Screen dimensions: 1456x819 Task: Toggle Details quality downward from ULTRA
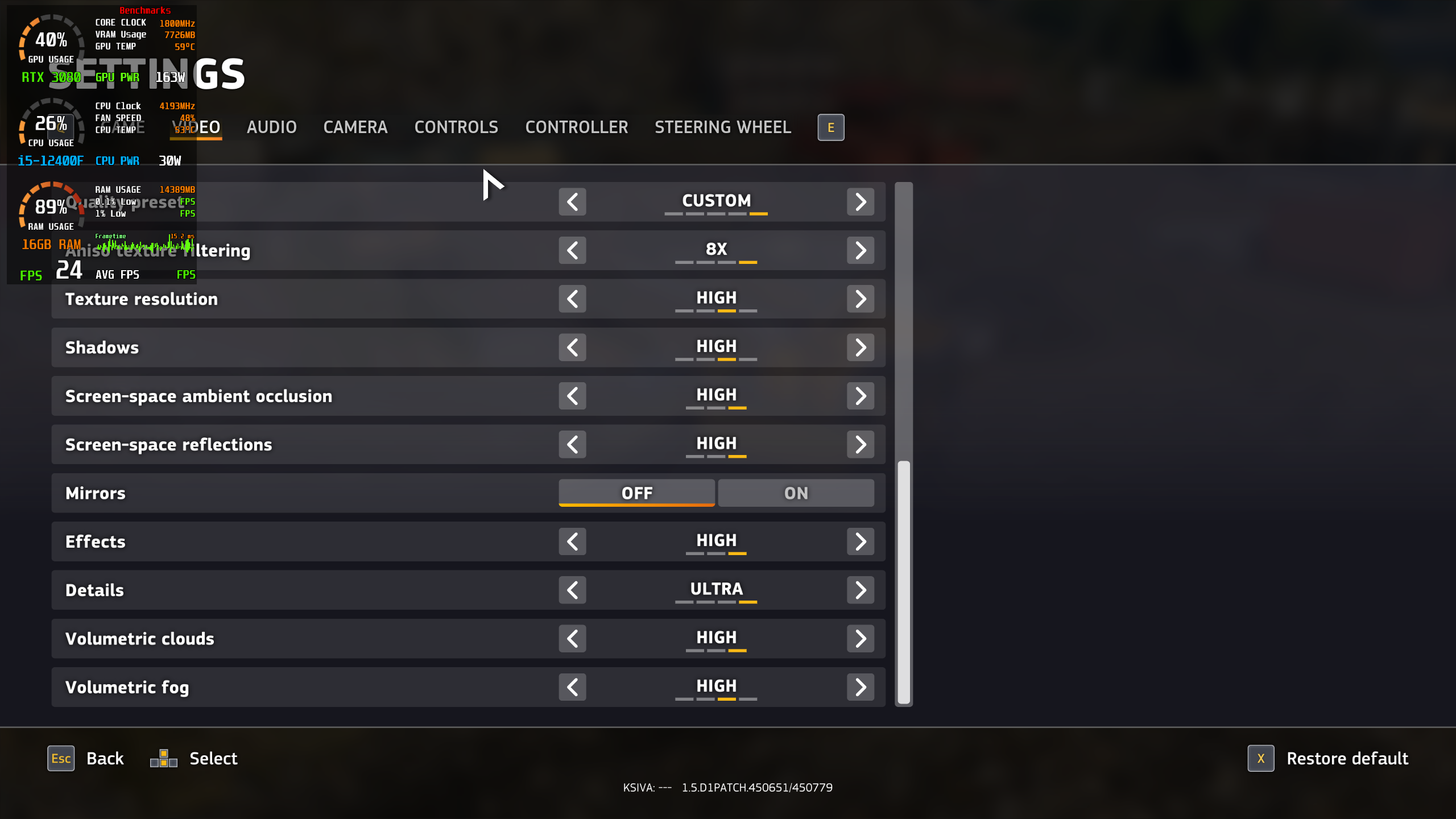pos(572,590)
